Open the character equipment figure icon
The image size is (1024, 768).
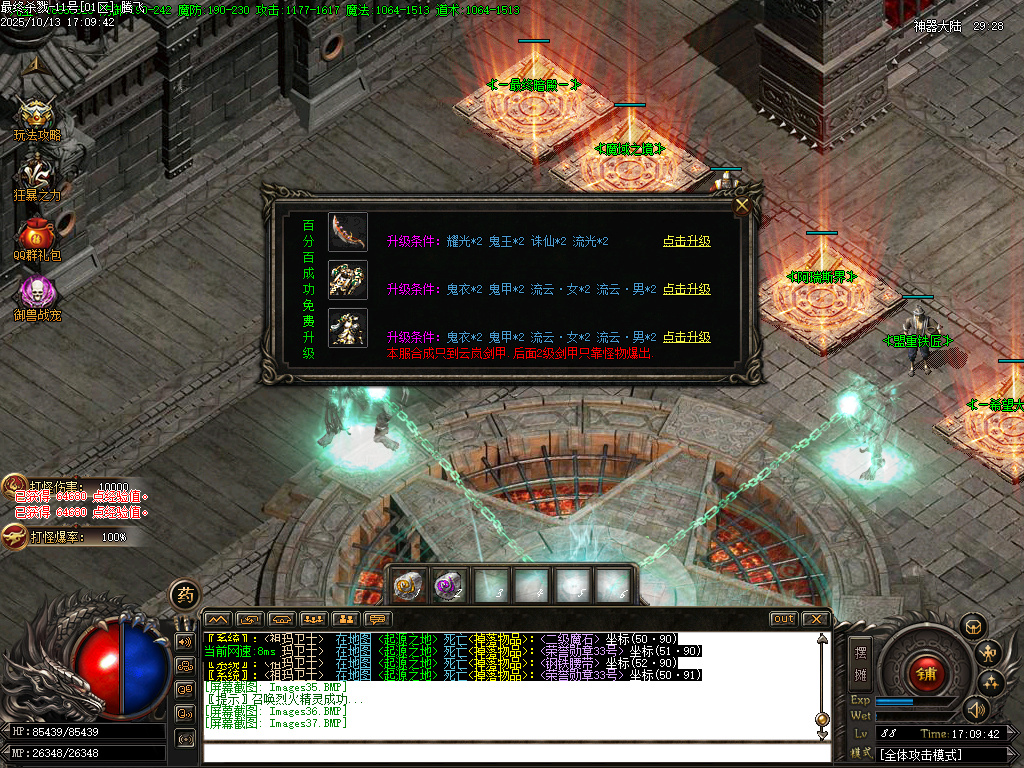coord(989,654)
